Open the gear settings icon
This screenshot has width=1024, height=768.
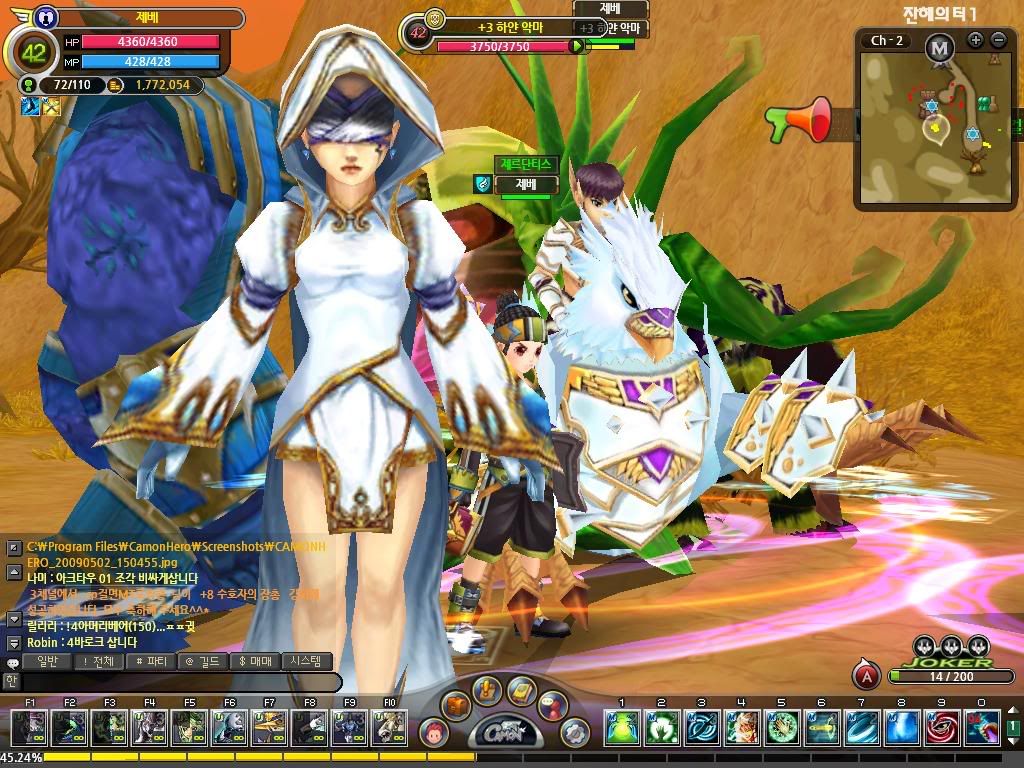[x=574, y=731]
